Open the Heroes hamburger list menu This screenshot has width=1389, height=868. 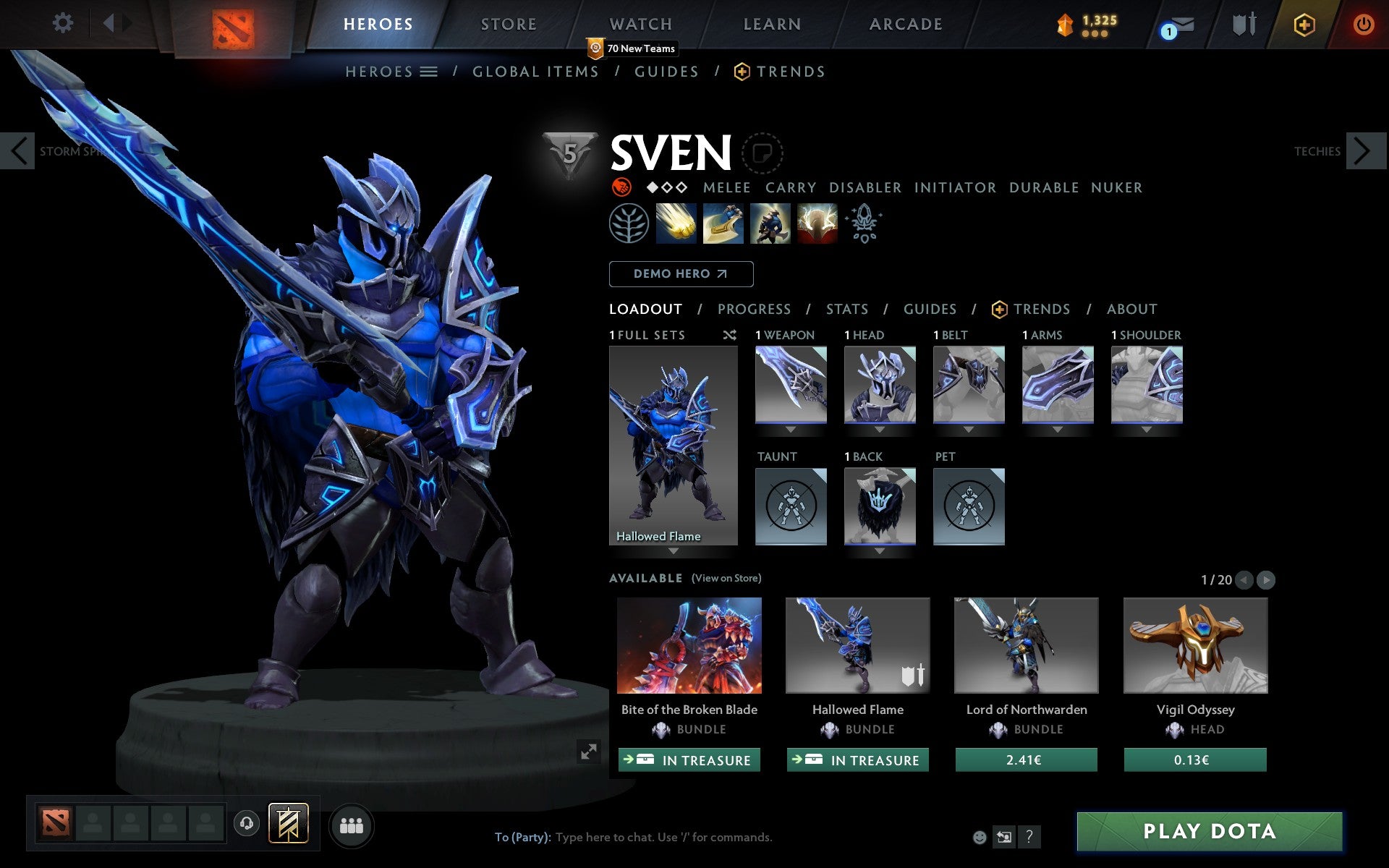pos(428,72)
